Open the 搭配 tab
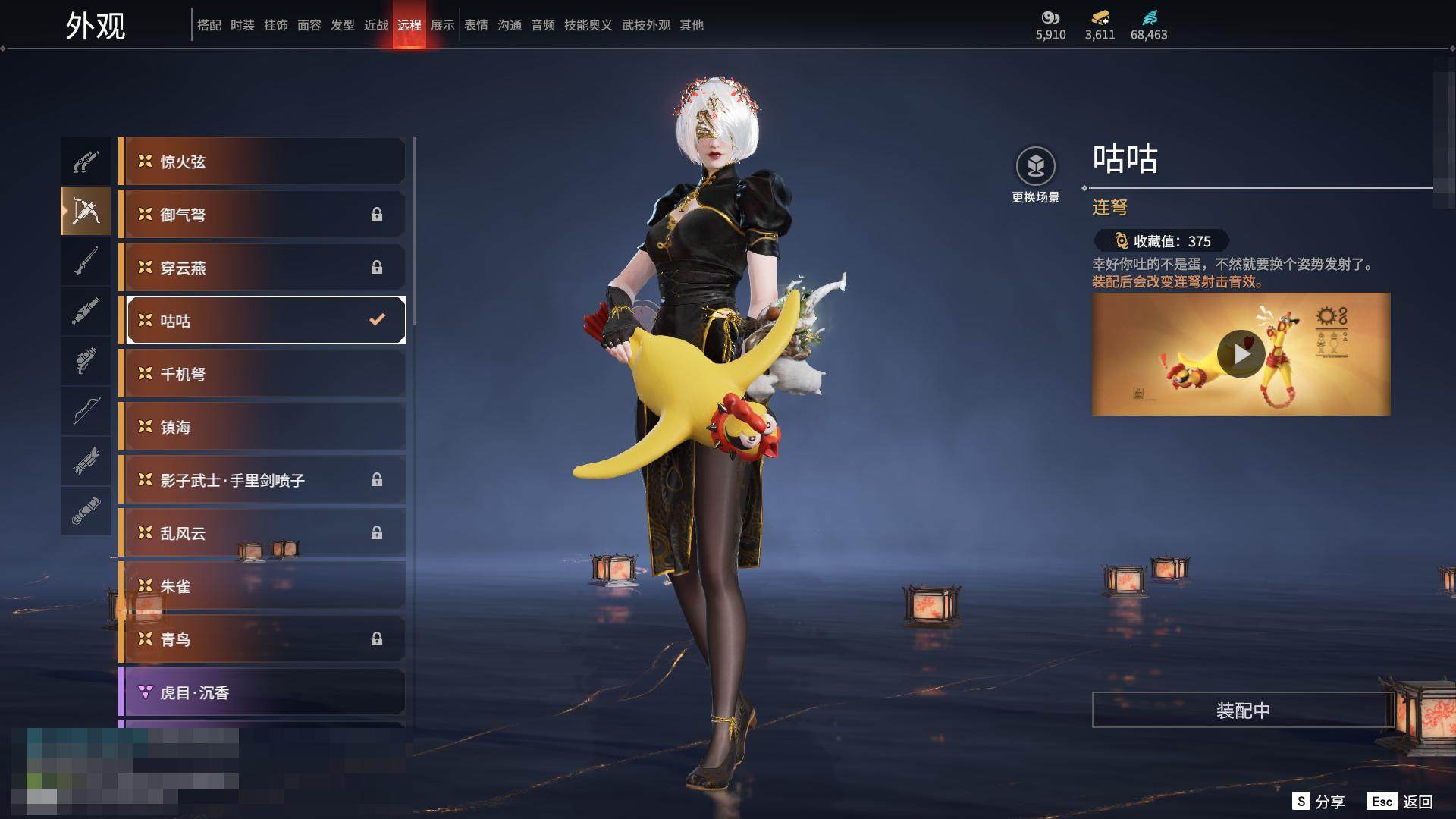 pyautogui.click(x=209, y=25)
